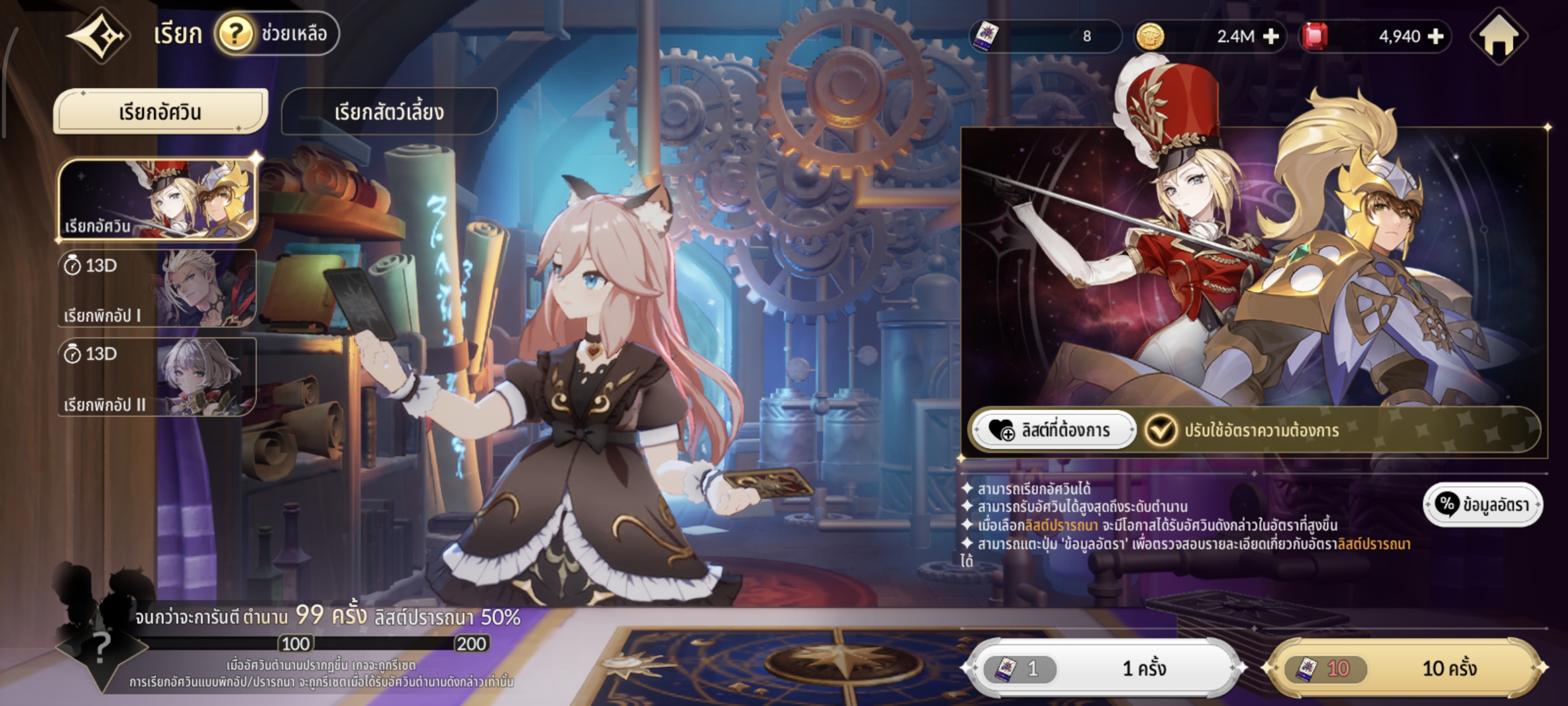Go back using the diamond back arrow
Viewport: 1568px width, 706px height.
click(x=98, y=35)
